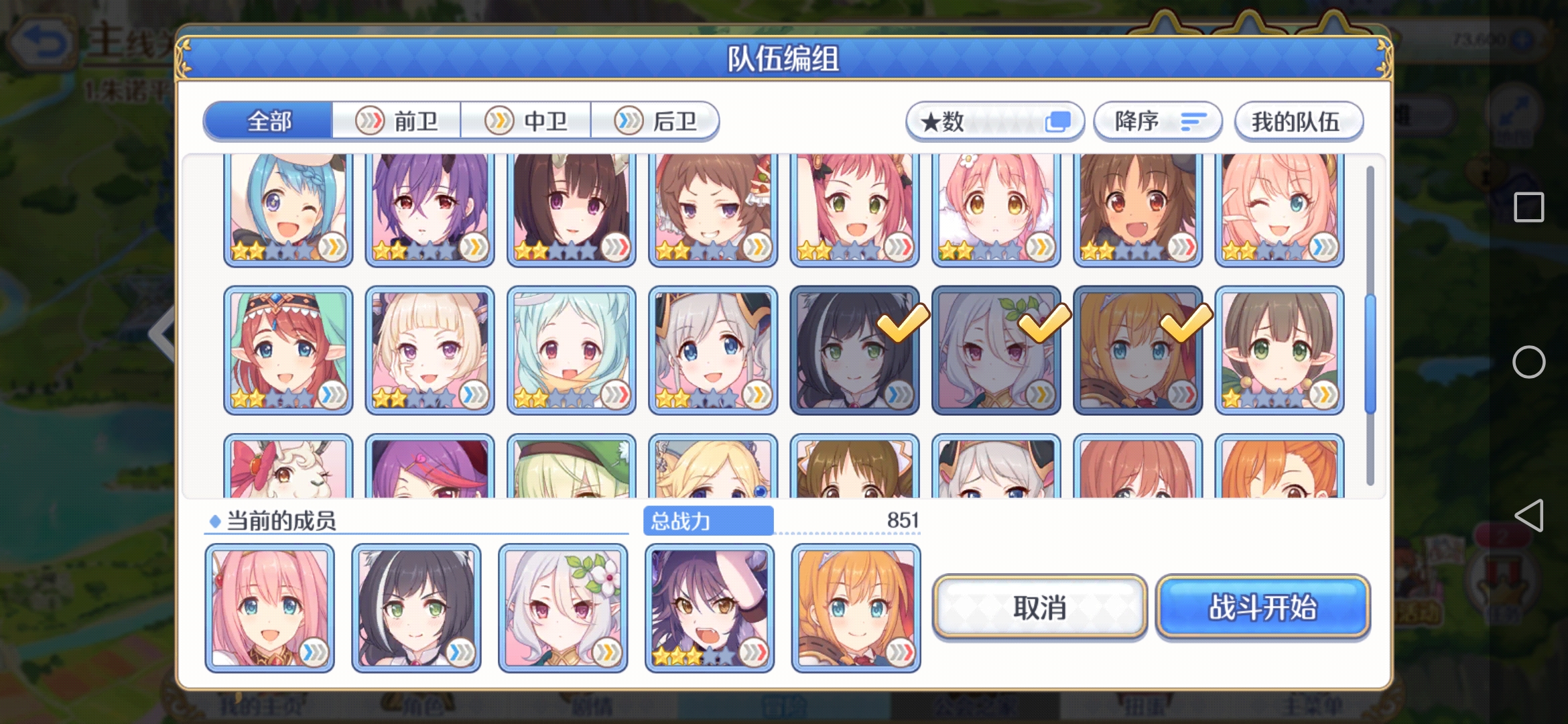This screenshot has width=1568, height=724.
Task: Click the 总战力 total power label
Action: (x=708, y=520)
